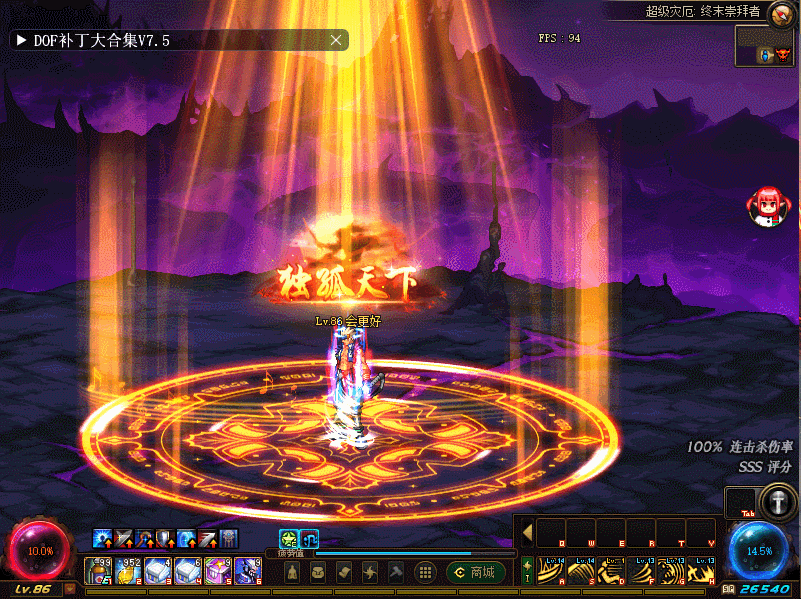Click the round hammer button above the blue orb
The width and height of the screenshot is (801, 599).
776,502
